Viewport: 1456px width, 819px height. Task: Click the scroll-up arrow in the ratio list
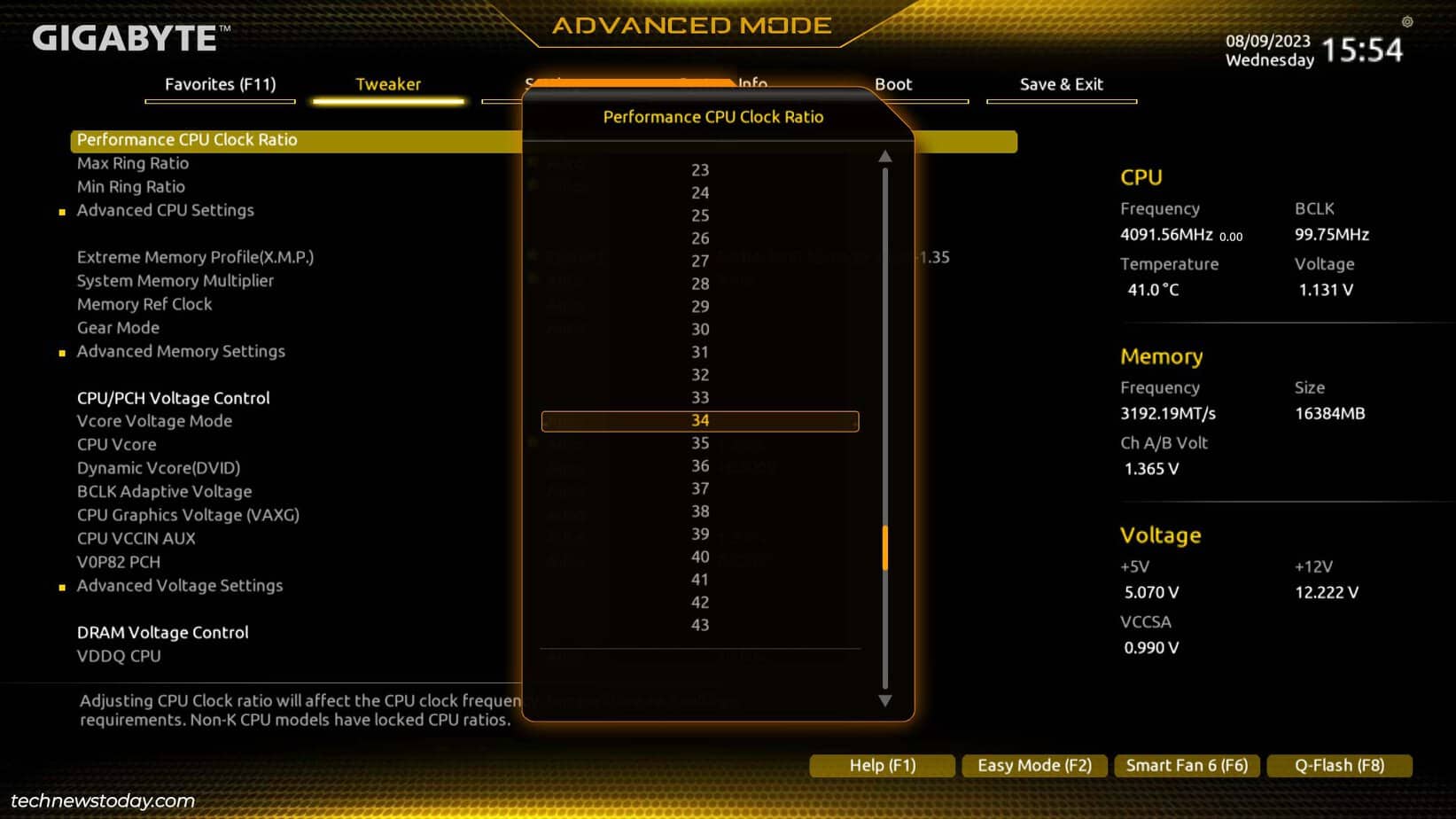click(884, 157)
